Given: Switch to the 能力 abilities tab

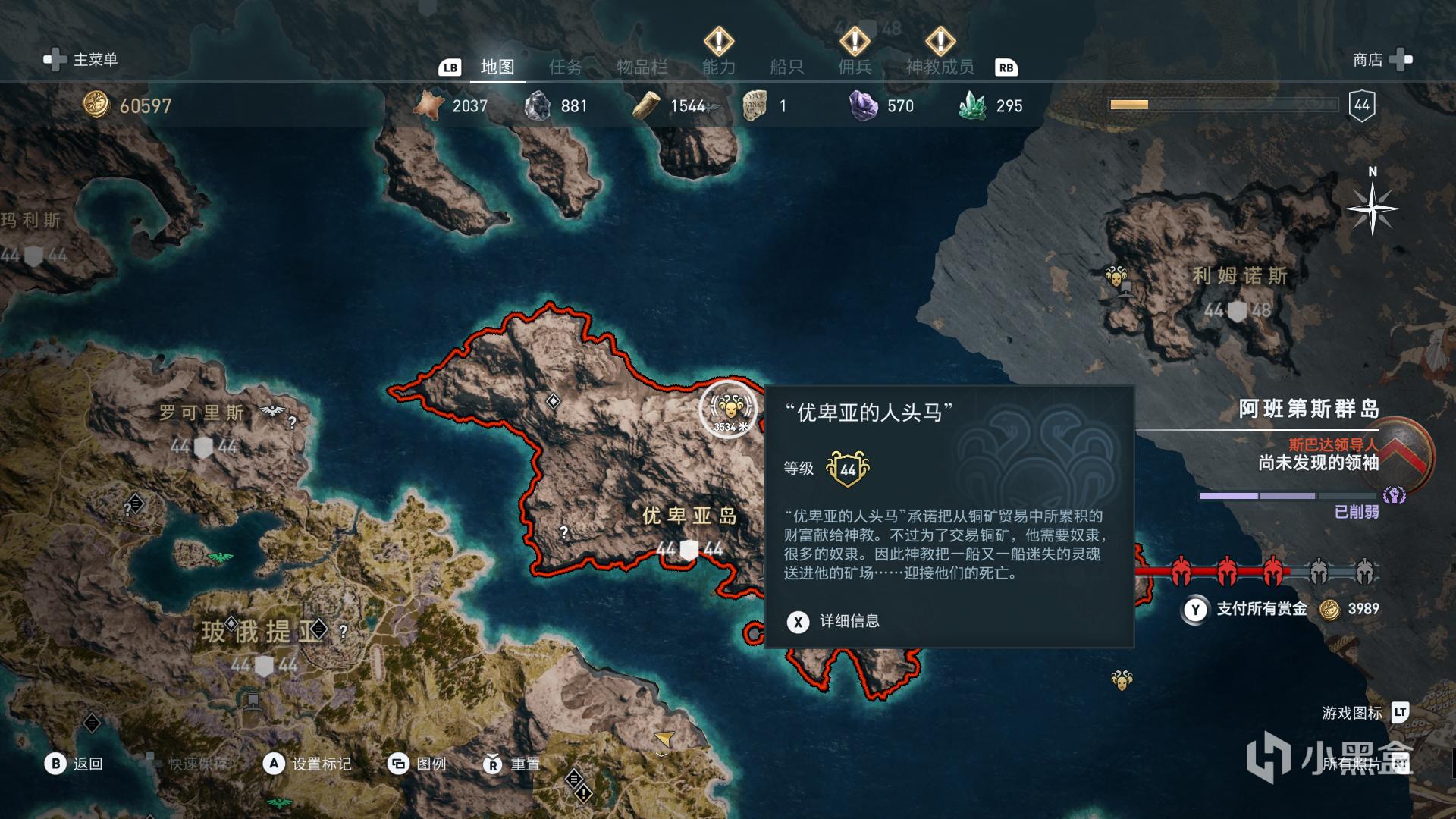Looking at the screenshot, I should tap(718, 67).
